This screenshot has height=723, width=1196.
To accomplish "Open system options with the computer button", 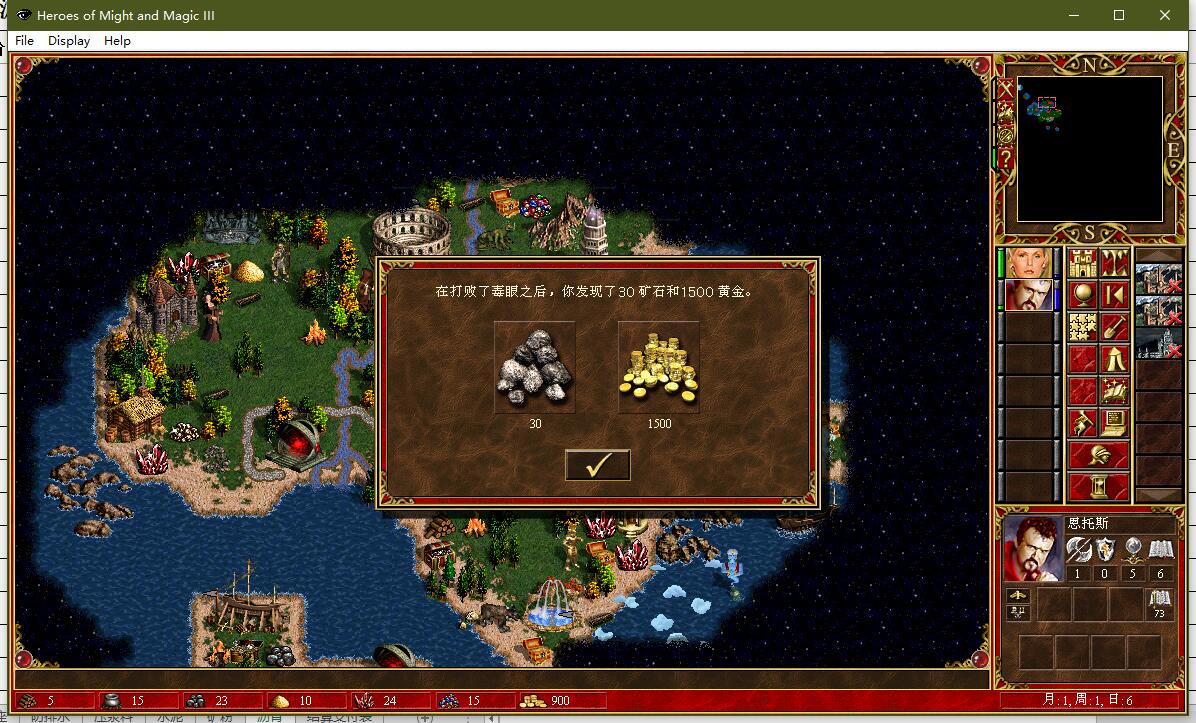I will click(x=1115, y=423).
